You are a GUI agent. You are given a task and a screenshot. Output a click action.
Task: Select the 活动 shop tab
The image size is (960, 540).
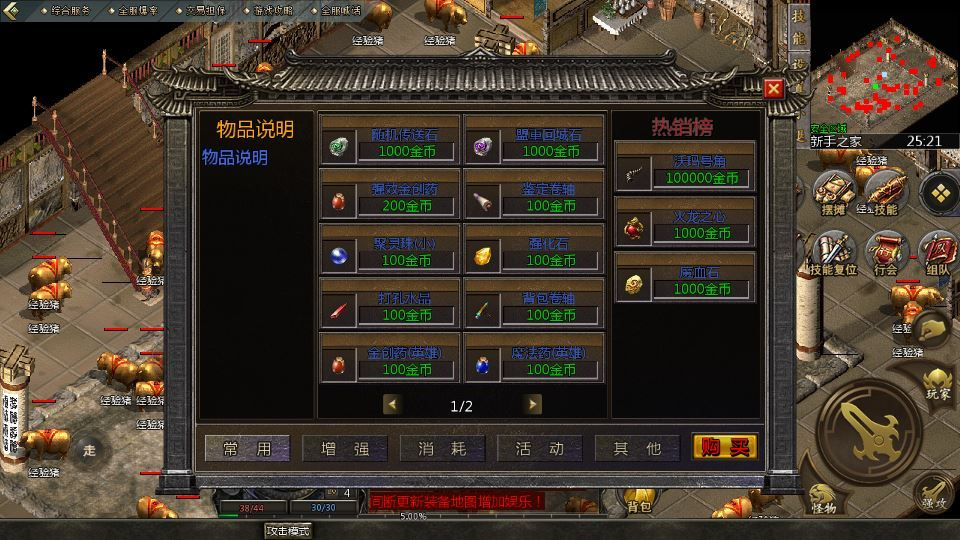[541, 449]
